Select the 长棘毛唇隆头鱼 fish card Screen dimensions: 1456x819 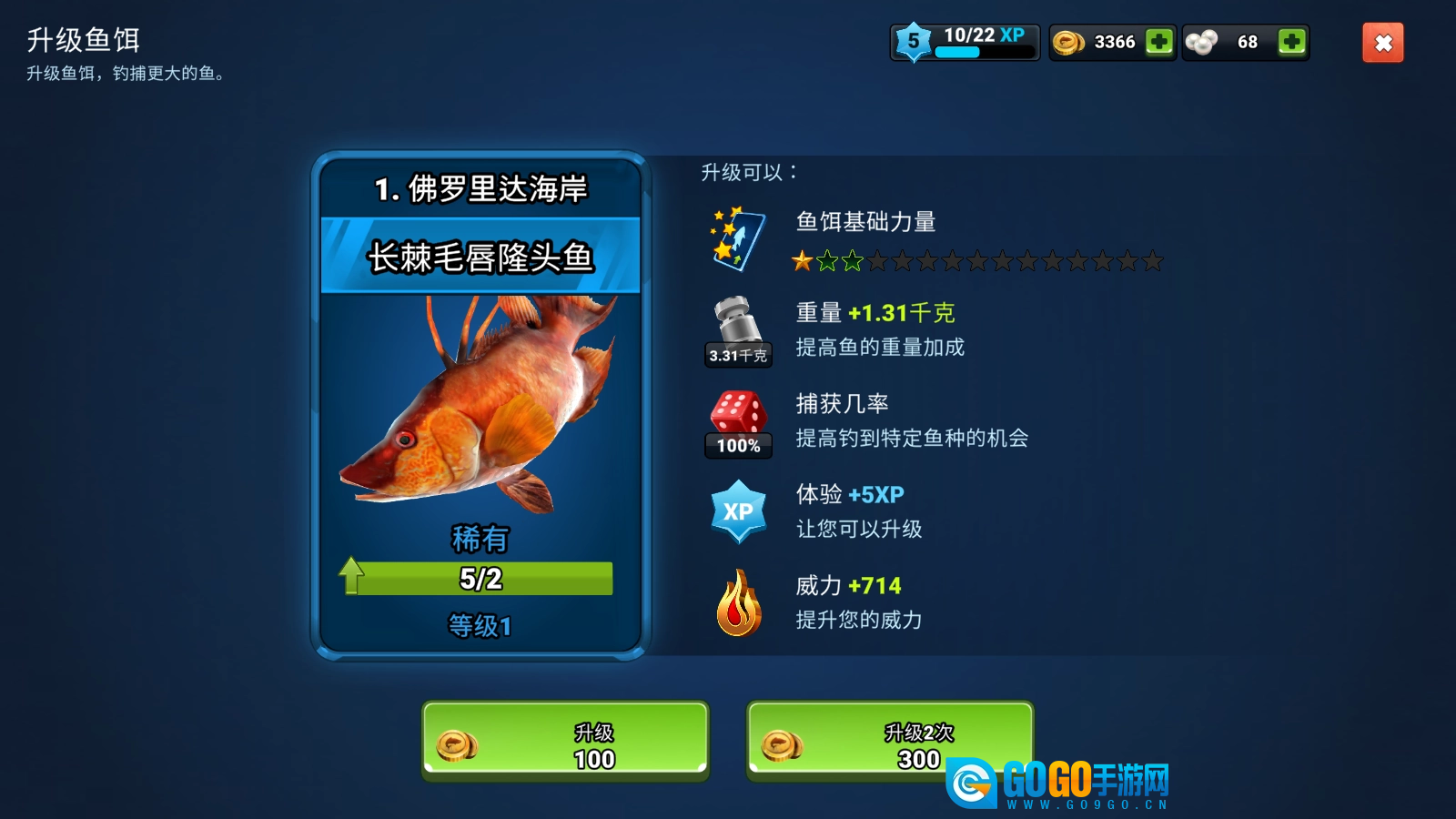480,406
